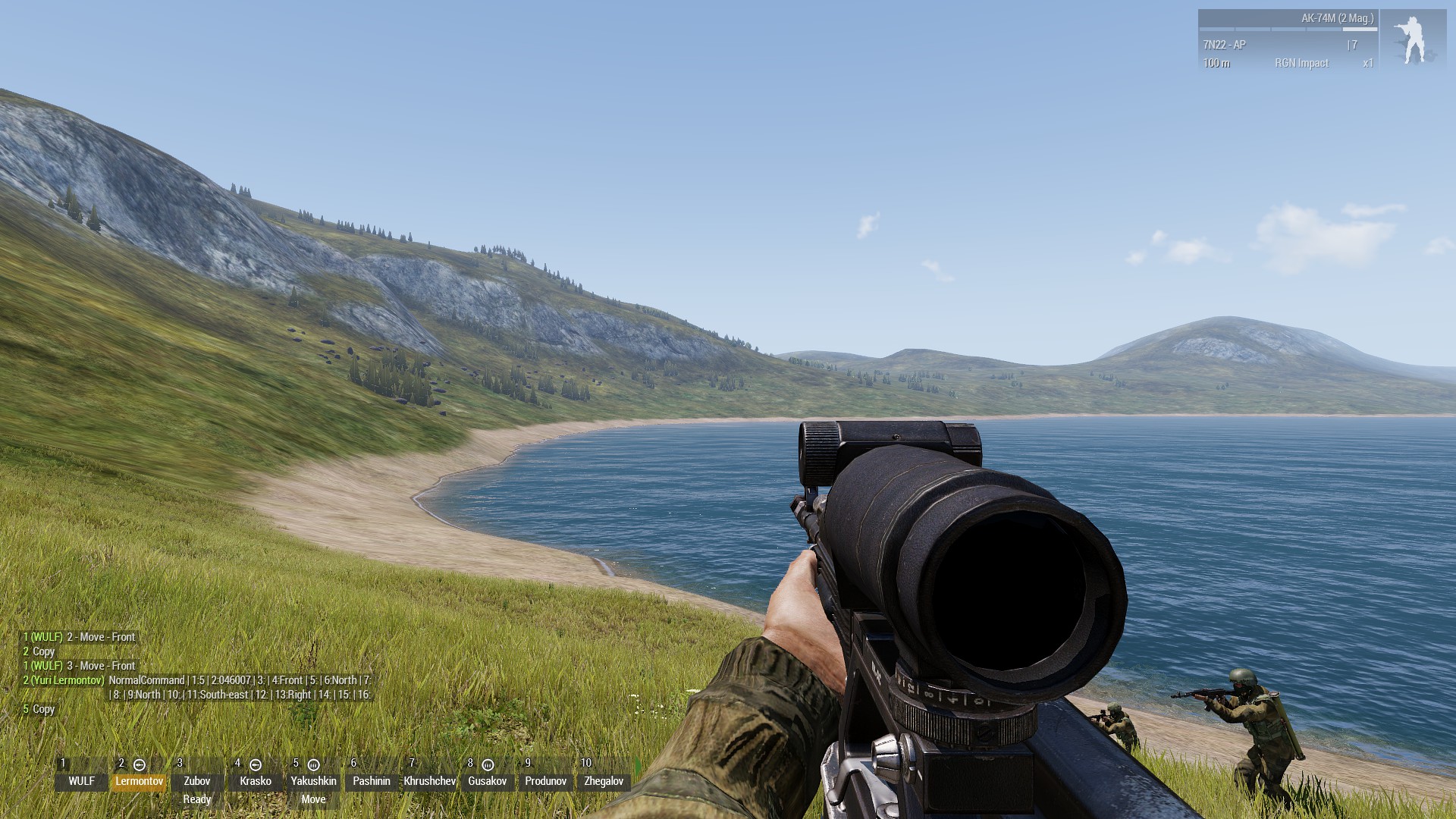1456x819 pixels.
Task: Select unit 6 Pashinin
Action: point(372,780)
